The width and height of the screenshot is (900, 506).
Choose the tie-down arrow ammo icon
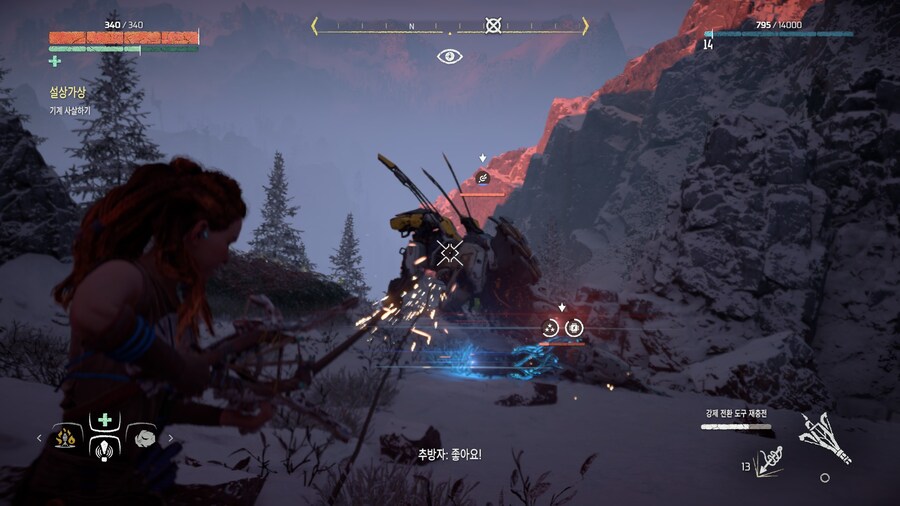coord(768,462)
